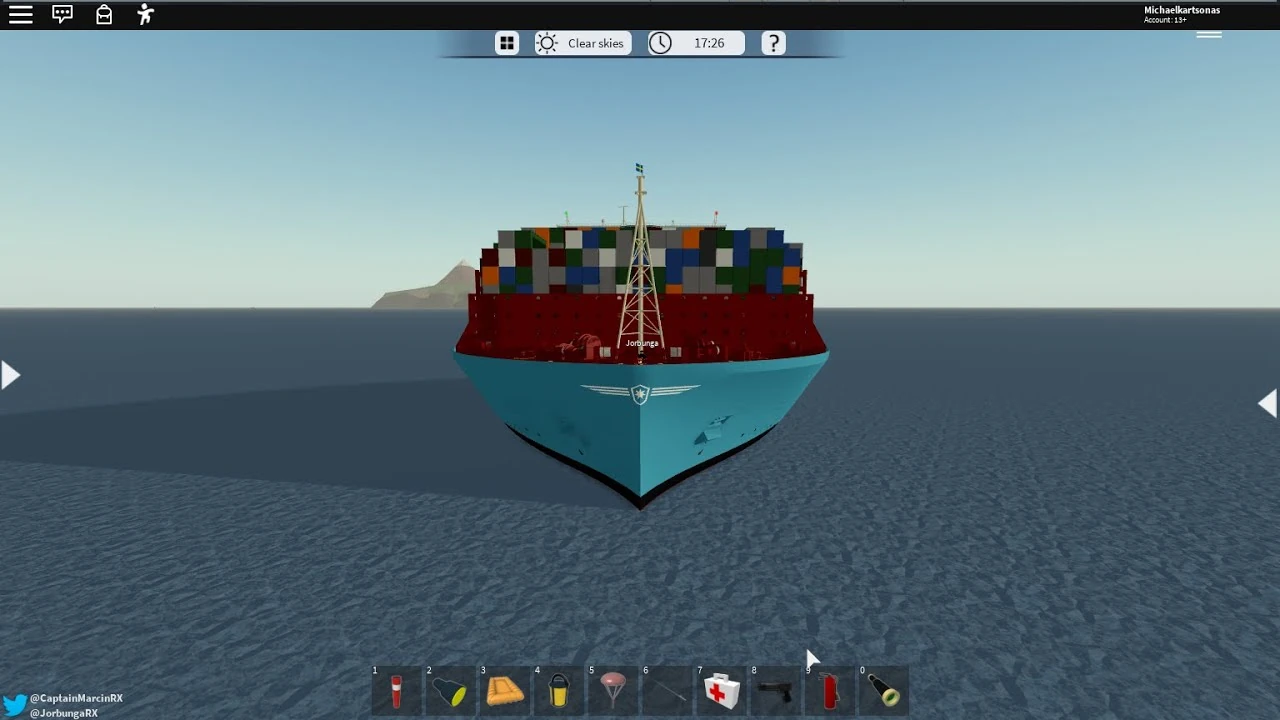Expand the right-side menu lines
This screenshot has width=1280, height=720.
(x=1209, y=33)
